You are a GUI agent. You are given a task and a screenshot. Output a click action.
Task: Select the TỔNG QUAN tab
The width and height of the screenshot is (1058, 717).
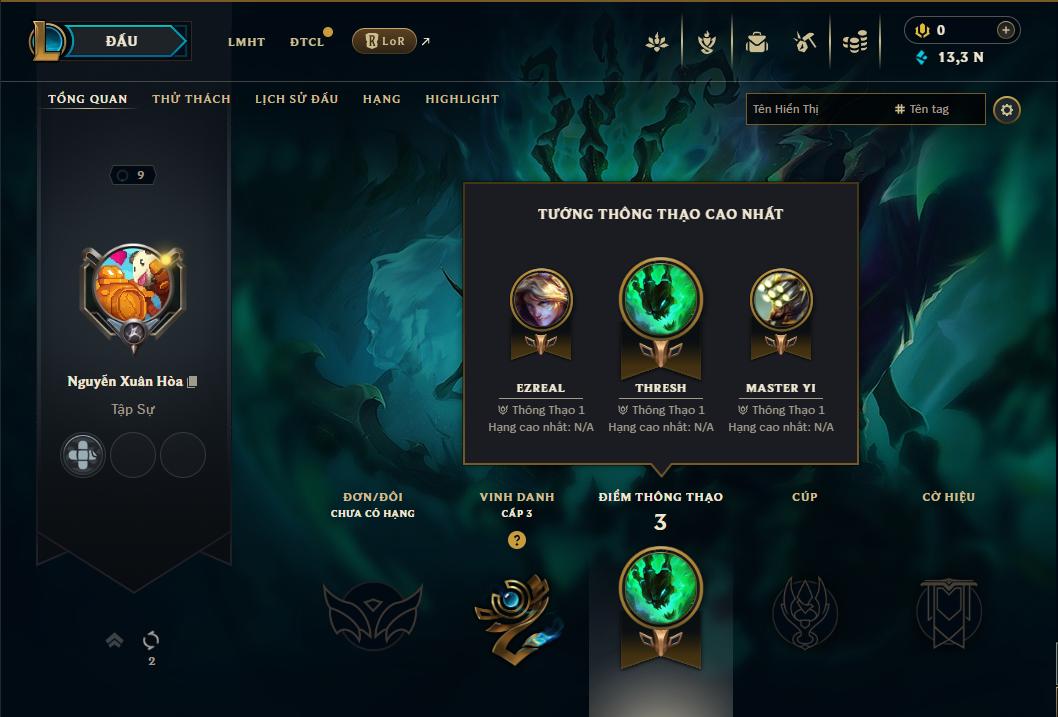click(88, 99)
